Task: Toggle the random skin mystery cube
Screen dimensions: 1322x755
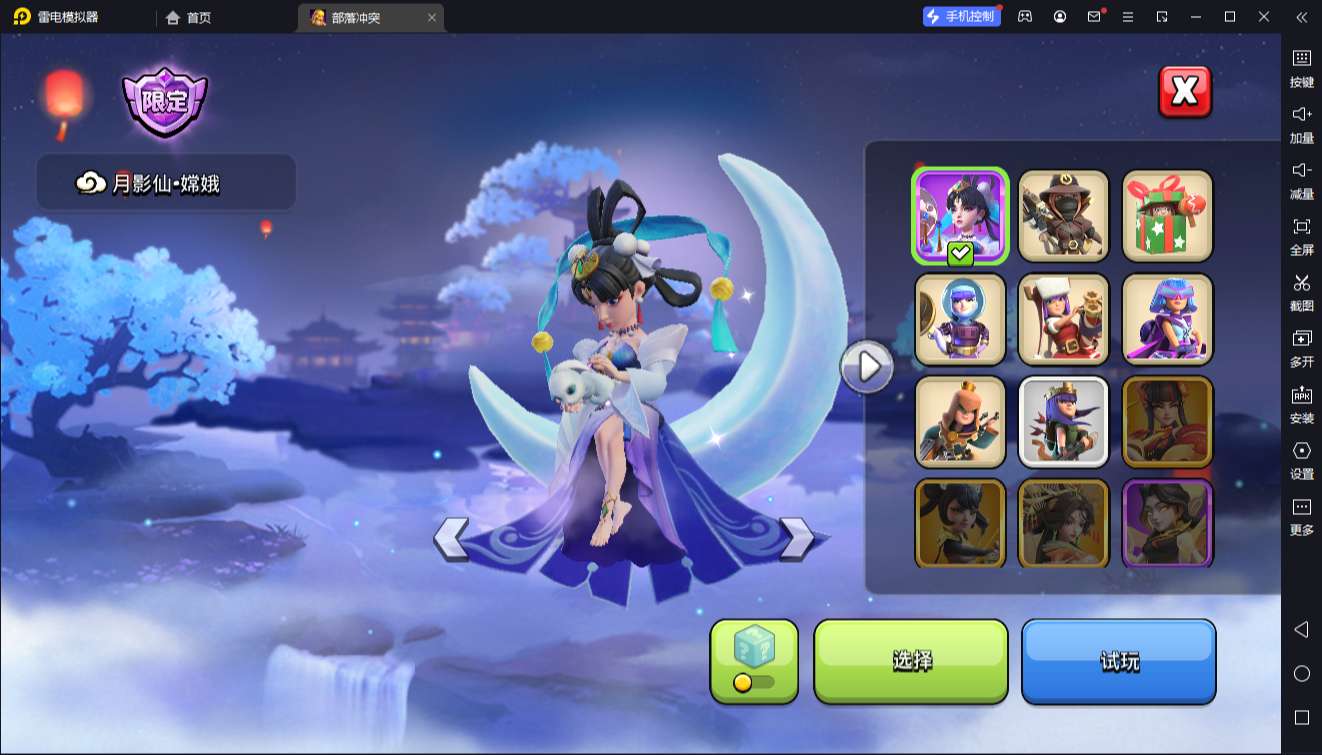Action: (x=754, y=661)
